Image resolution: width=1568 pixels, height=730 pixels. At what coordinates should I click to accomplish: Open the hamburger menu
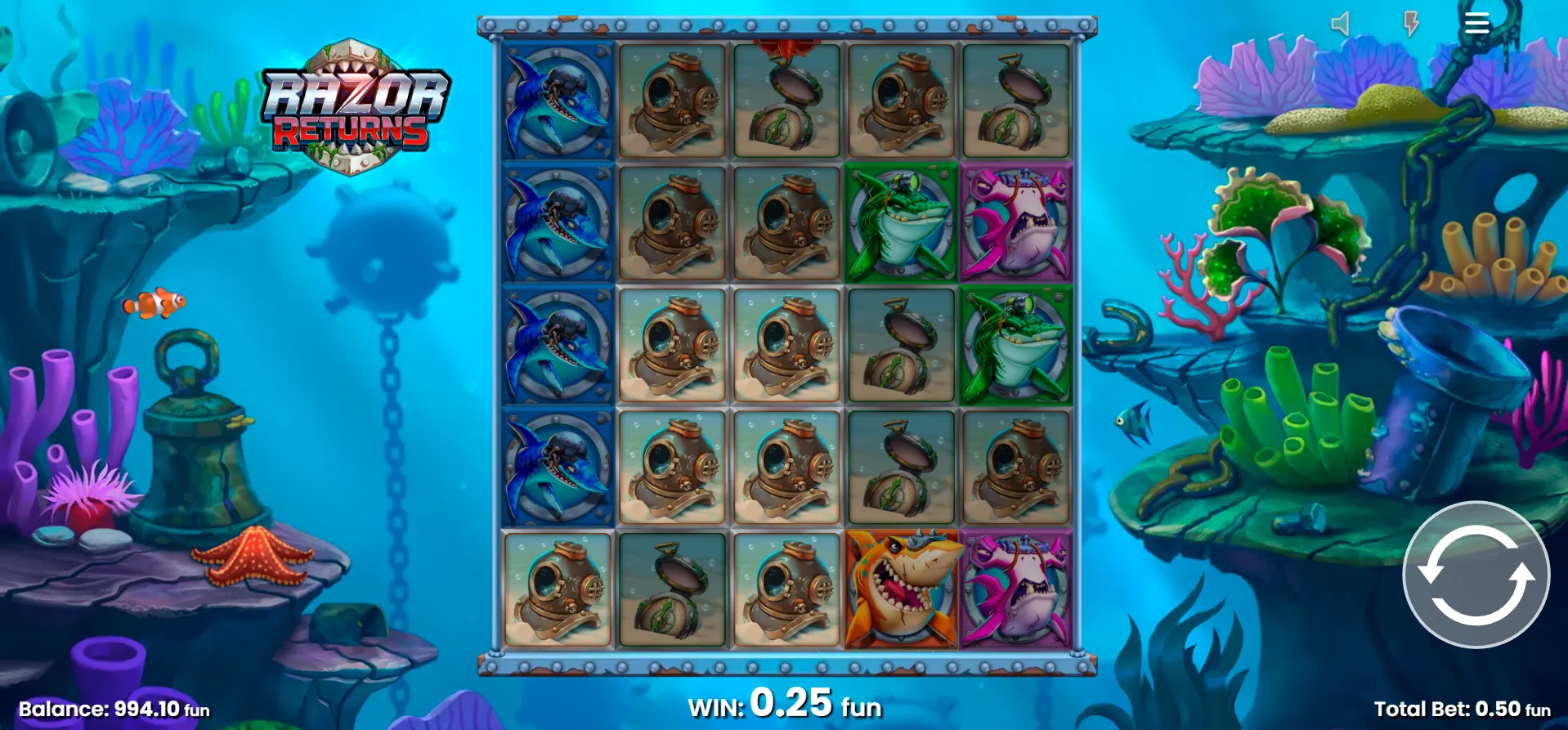[1476, 23]
